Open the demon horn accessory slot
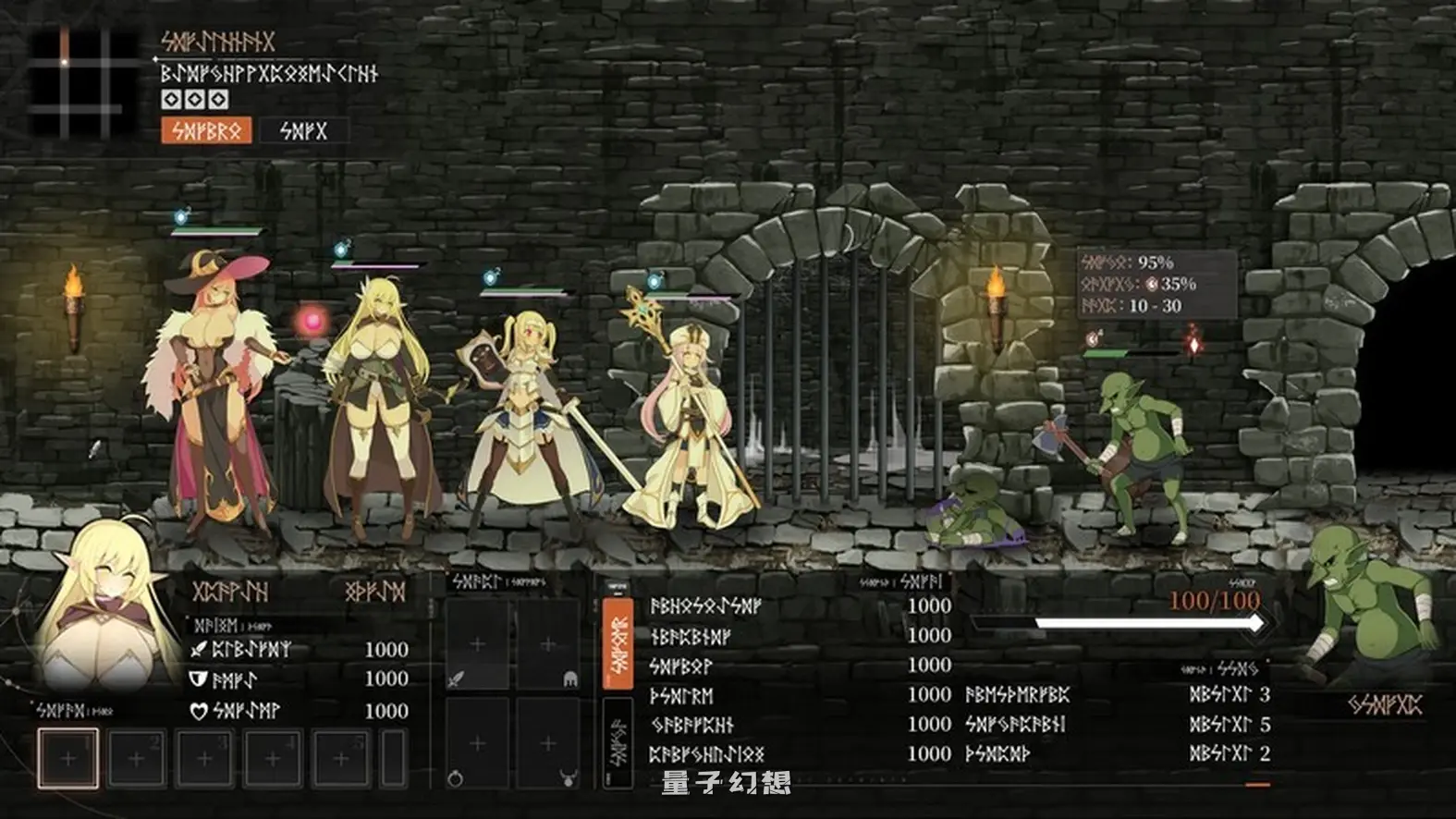The height and width of the screenshot is (819, 1456). [x=547, y=741]
